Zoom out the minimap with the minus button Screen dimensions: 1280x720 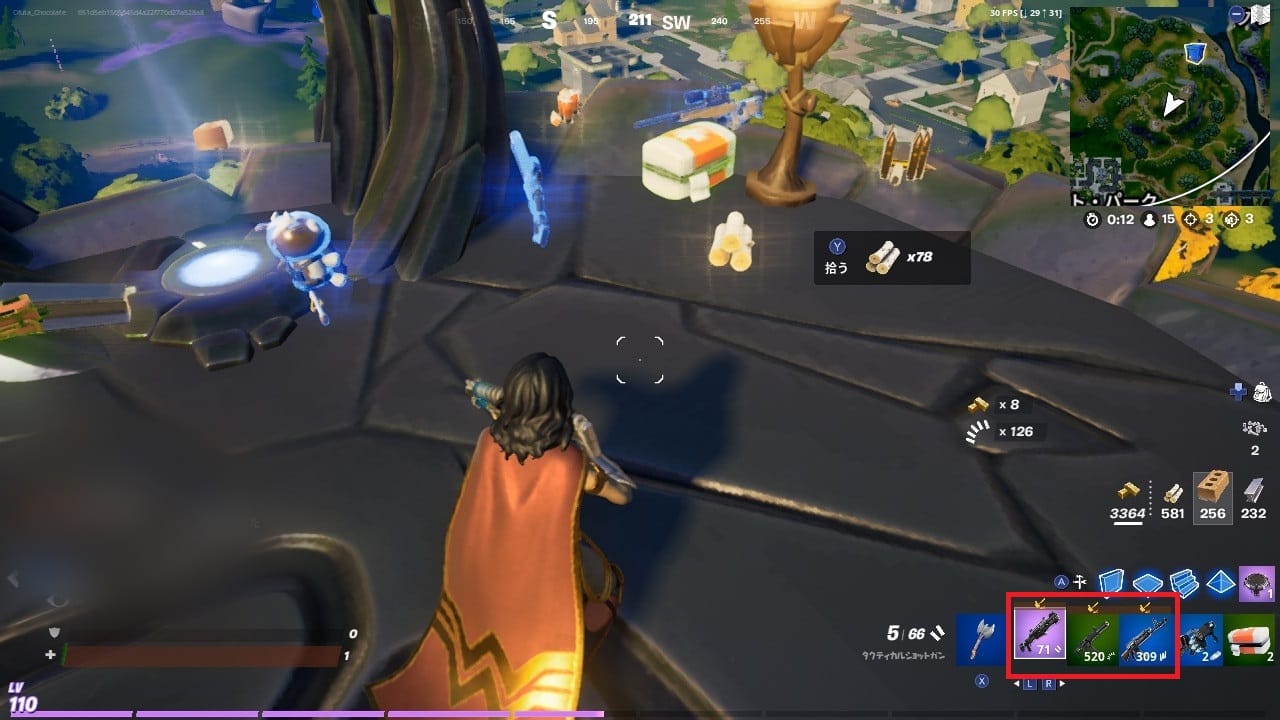coord(1238,15)
